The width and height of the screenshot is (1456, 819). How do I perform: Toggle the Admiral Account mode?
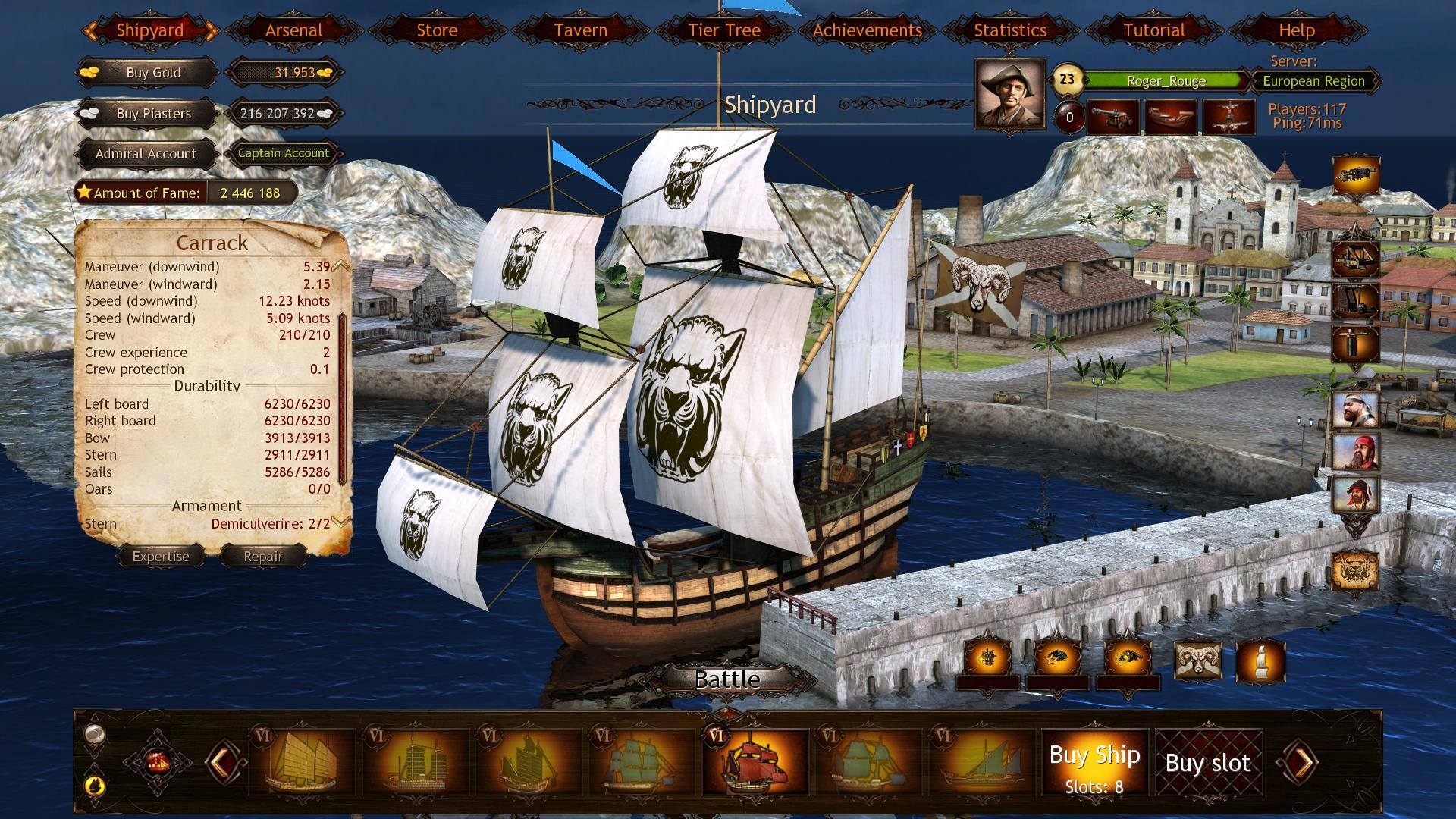pyautogui.click(x=146, y=153)
